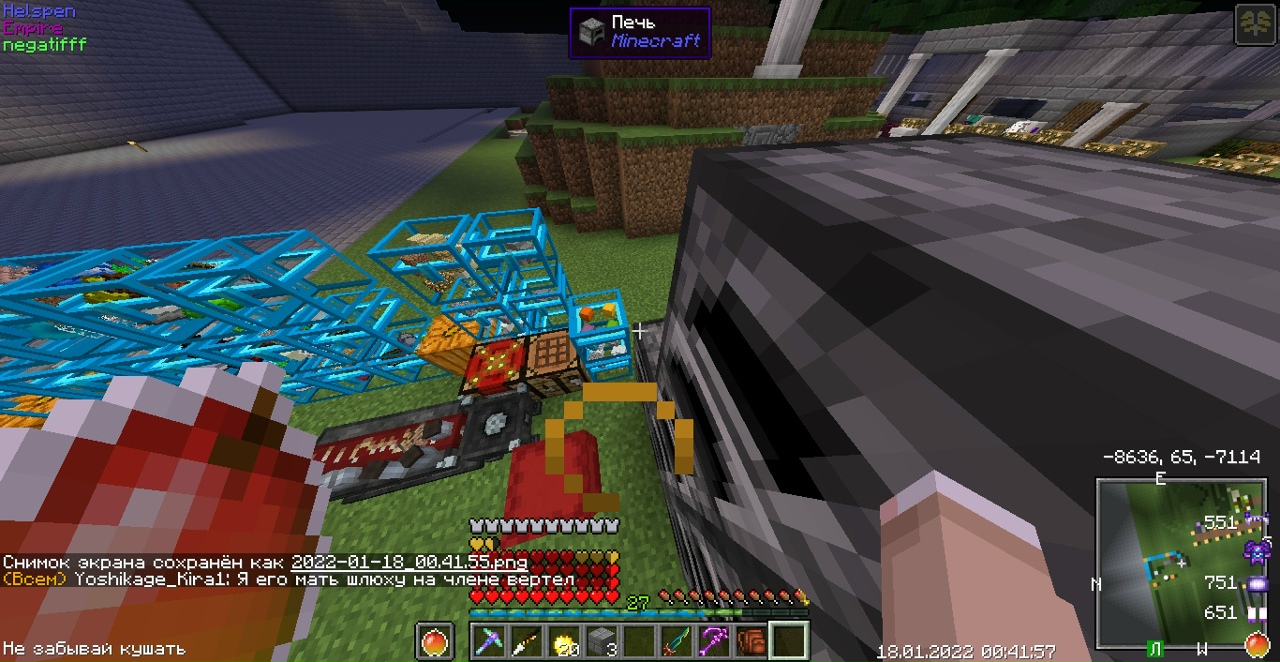Click the apple in the offhand slot
The image size is (1280, 662).
point(435,641)
